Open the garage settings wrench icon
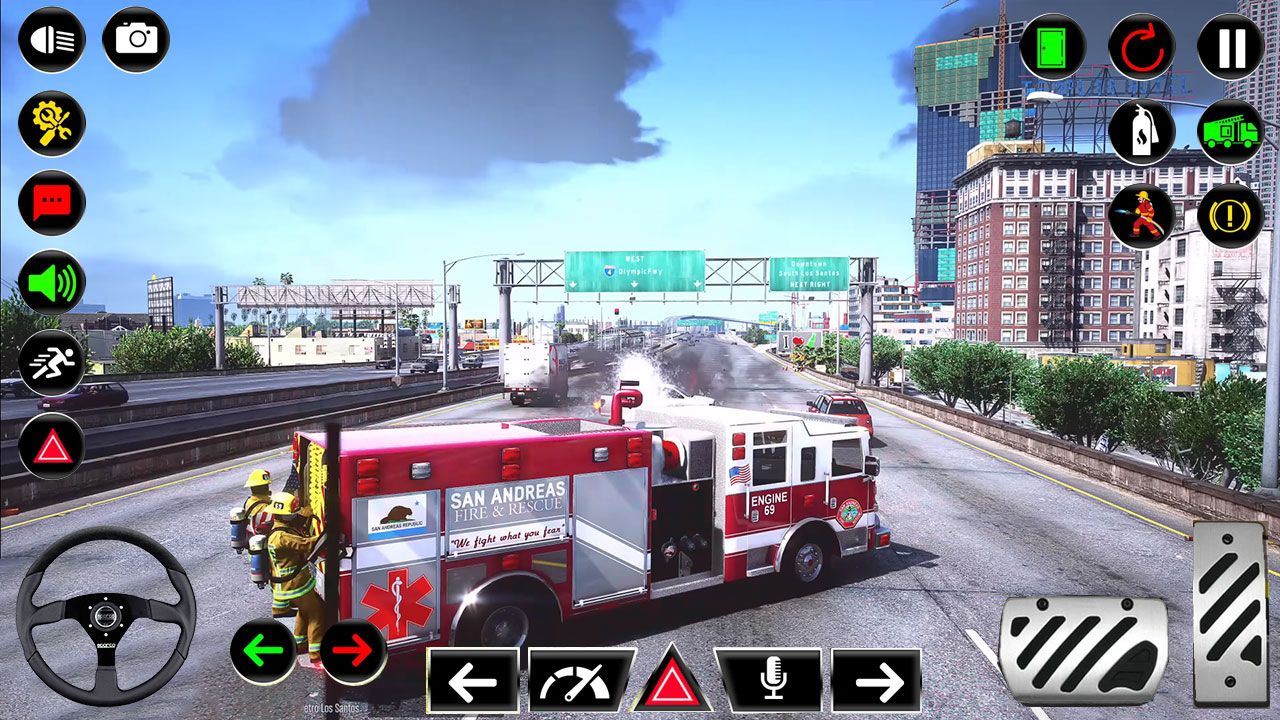This screenshot has width=1280, height=720. tap(52, 122)
